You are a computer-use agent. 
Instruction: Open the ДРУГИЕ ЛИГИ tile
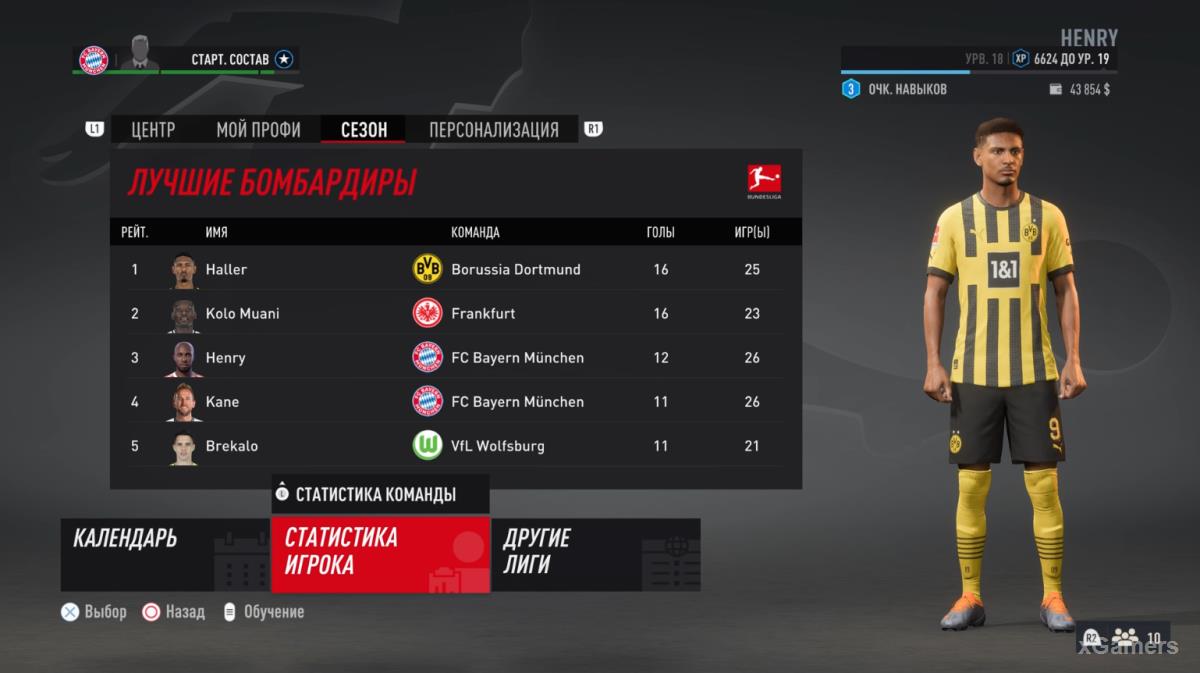pos(595,554)
